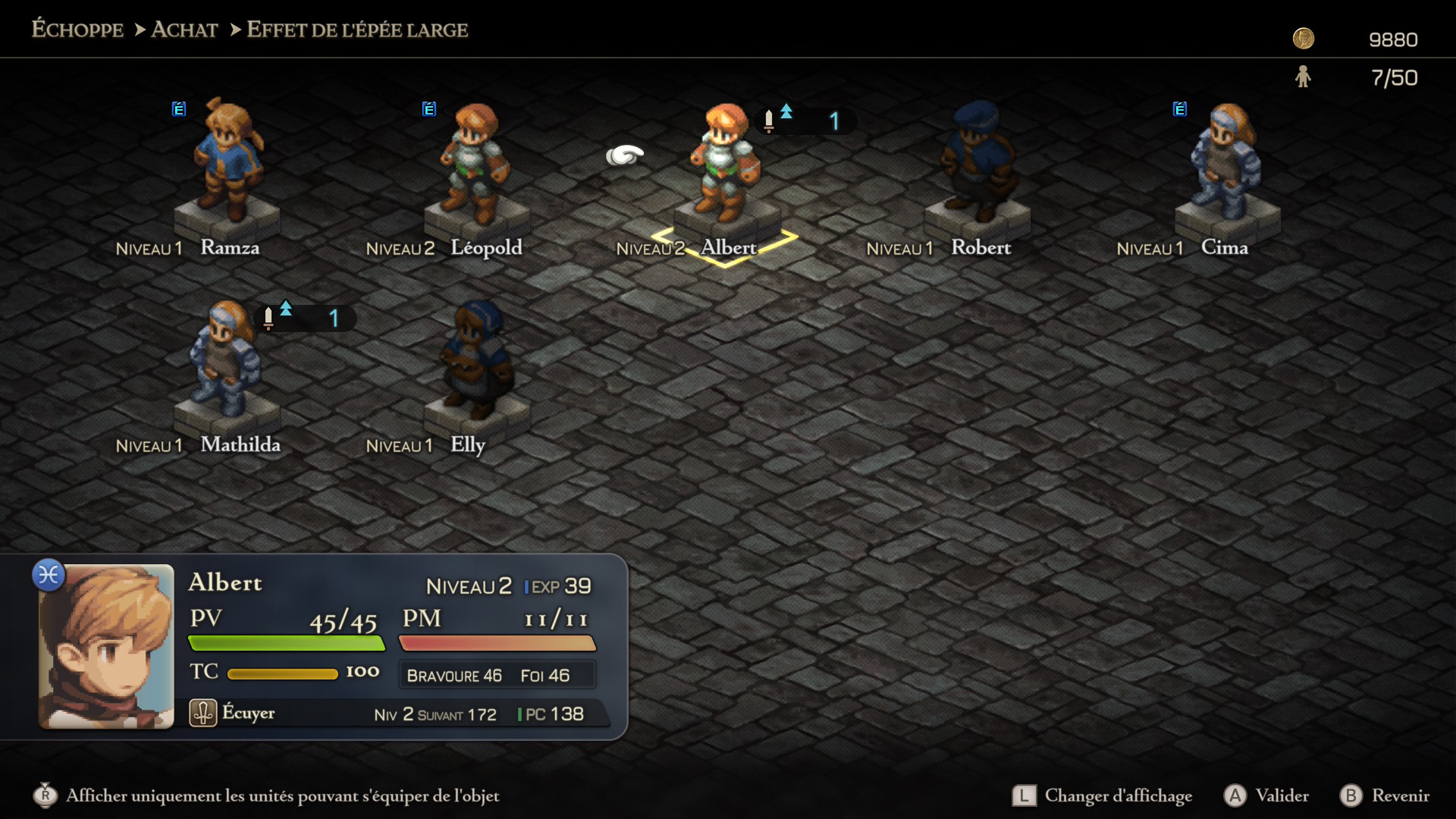Image resolution: width=1456 pixels, height=819 pixels.
Task: Switch view with Changer d'affichage
Action: [1103, 795]
